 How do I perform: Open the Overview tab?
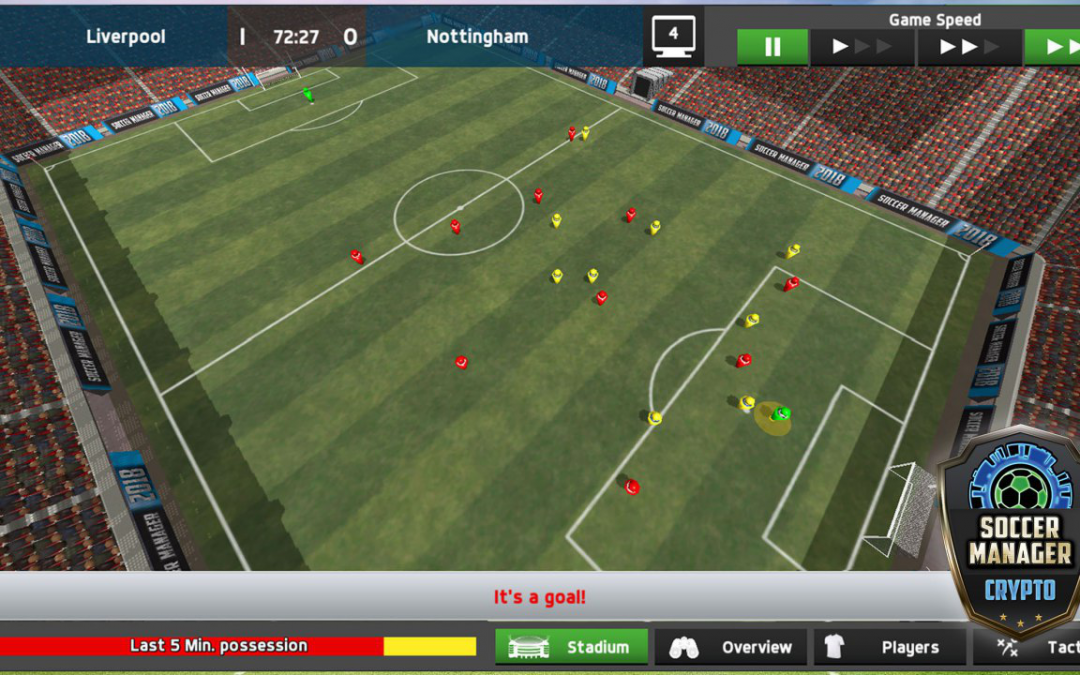(730, 647)
